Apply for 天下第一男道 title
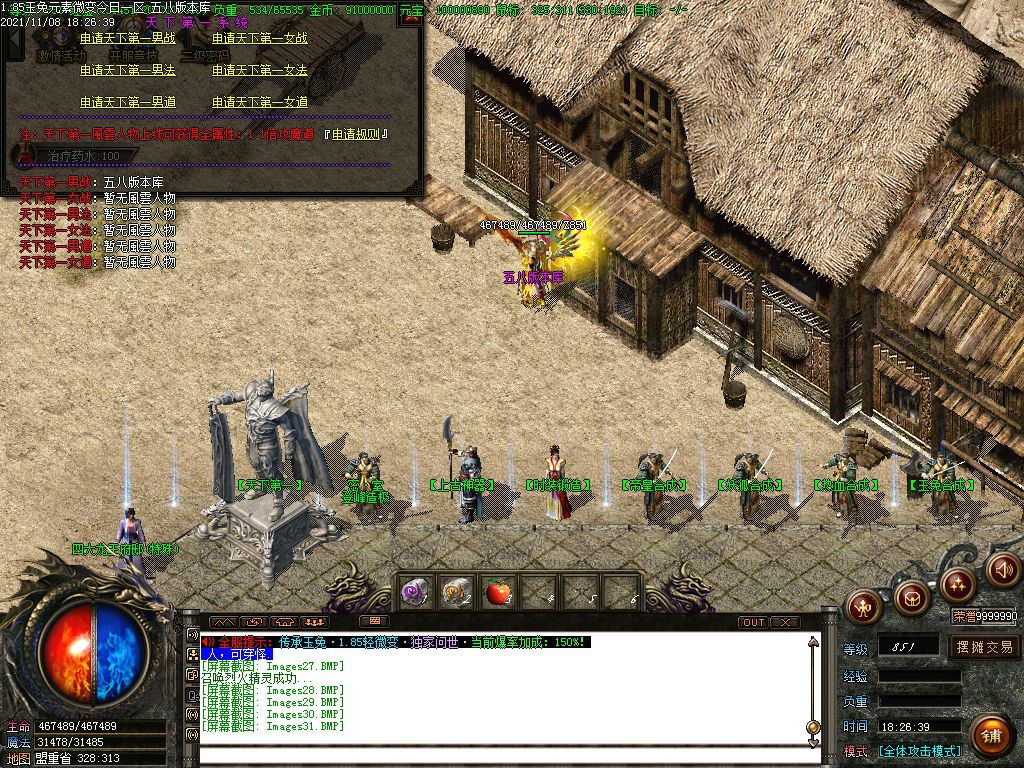Screen dimensions: 1024x768 [127, 102]
